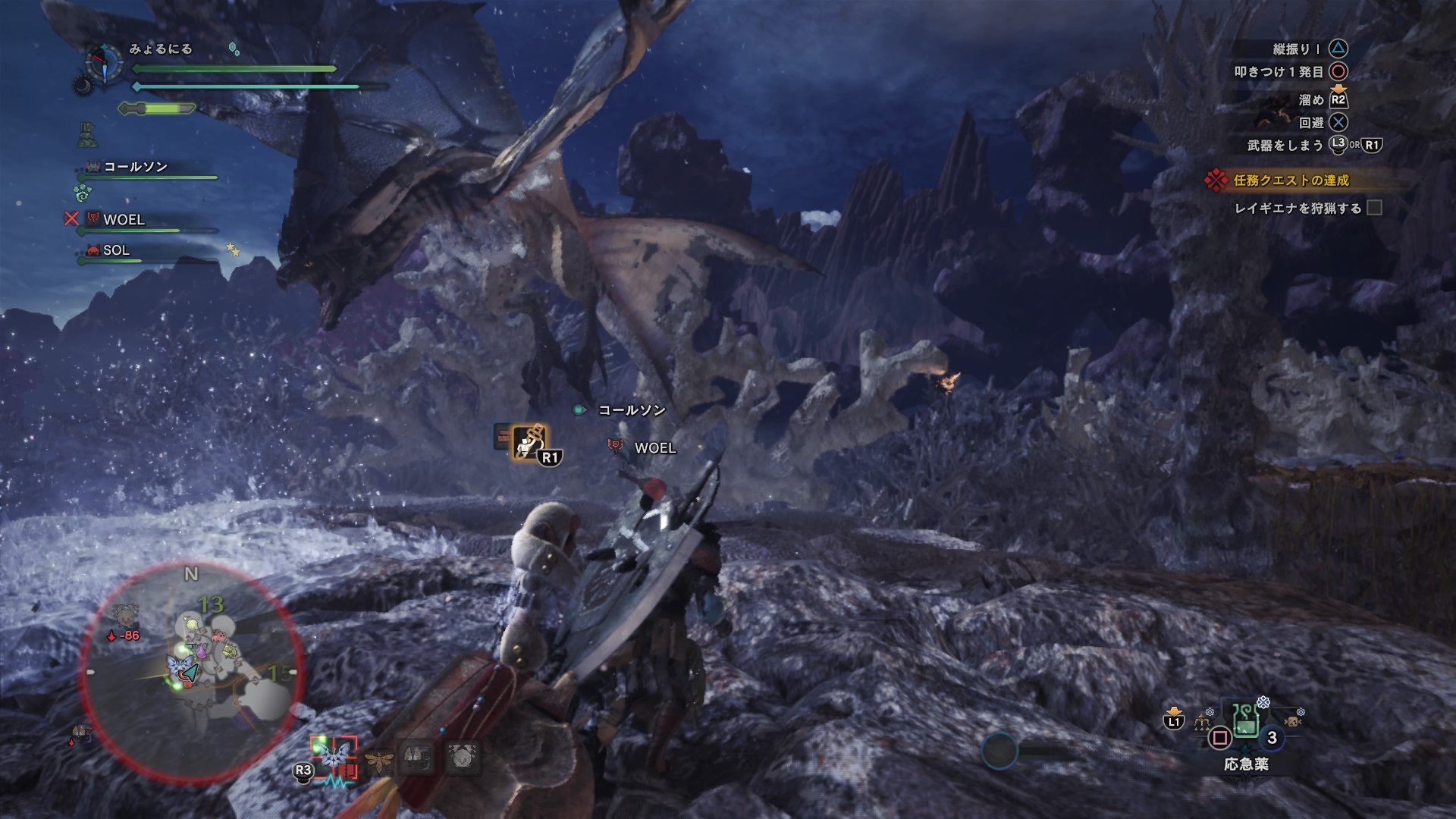Click the red X toggle beside WOEL

coord(71,221)
